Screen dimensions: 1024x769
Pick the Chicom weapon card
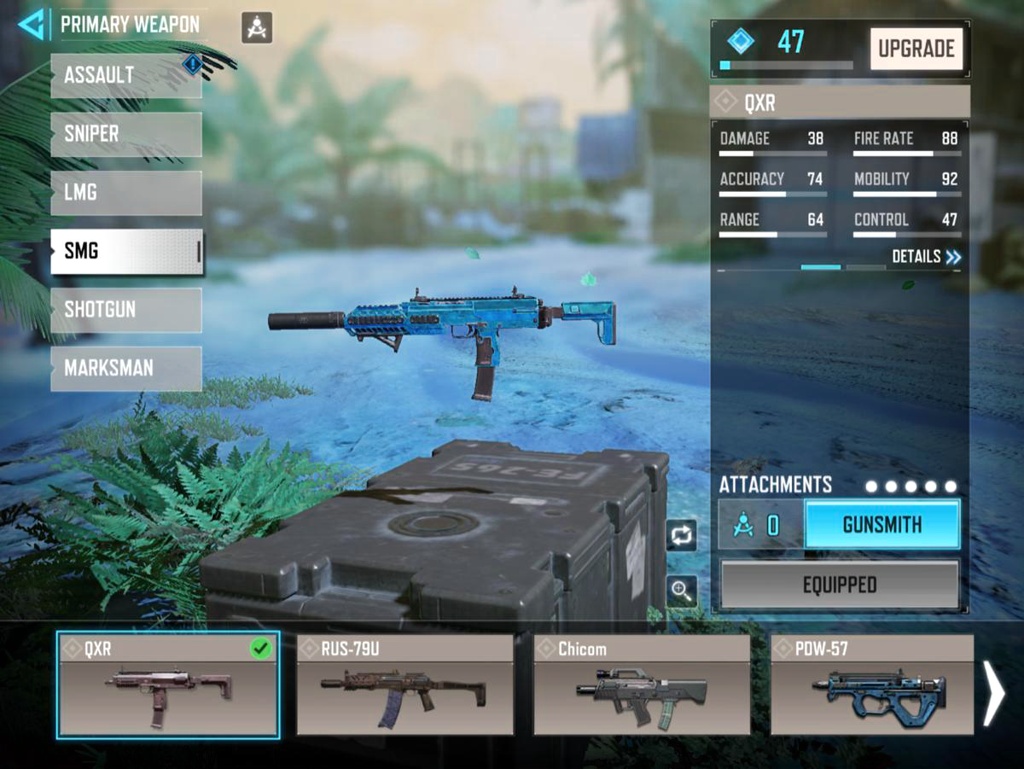641,685
